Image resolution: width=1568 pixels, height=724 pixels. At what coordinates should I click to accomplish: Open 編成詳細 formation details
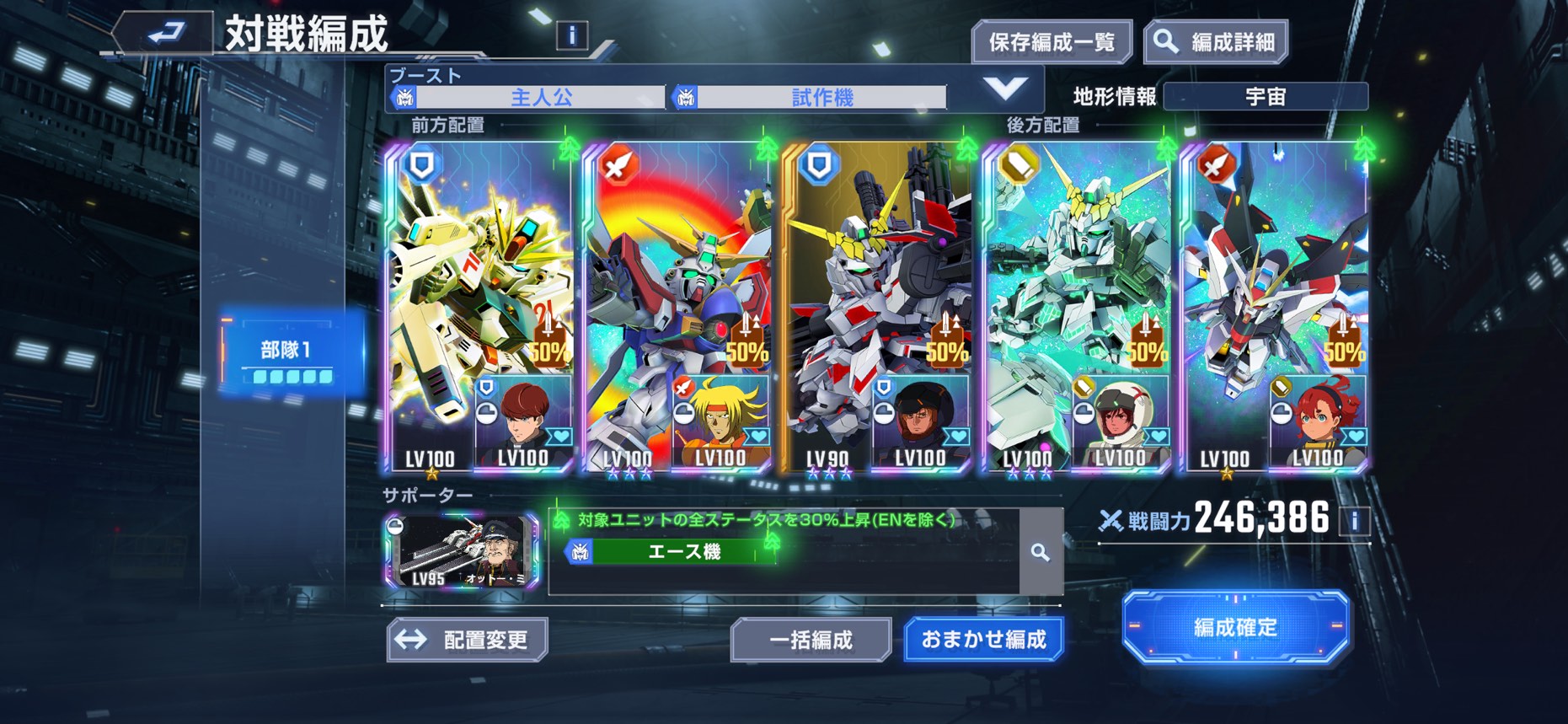click(x=1216, y=42)
